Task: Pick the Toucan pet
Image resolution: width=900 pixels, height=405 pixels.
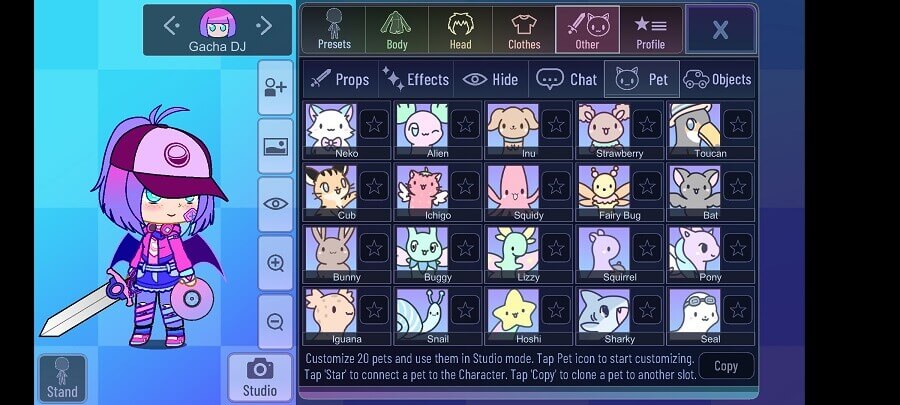Action: (x=695, y=129)
